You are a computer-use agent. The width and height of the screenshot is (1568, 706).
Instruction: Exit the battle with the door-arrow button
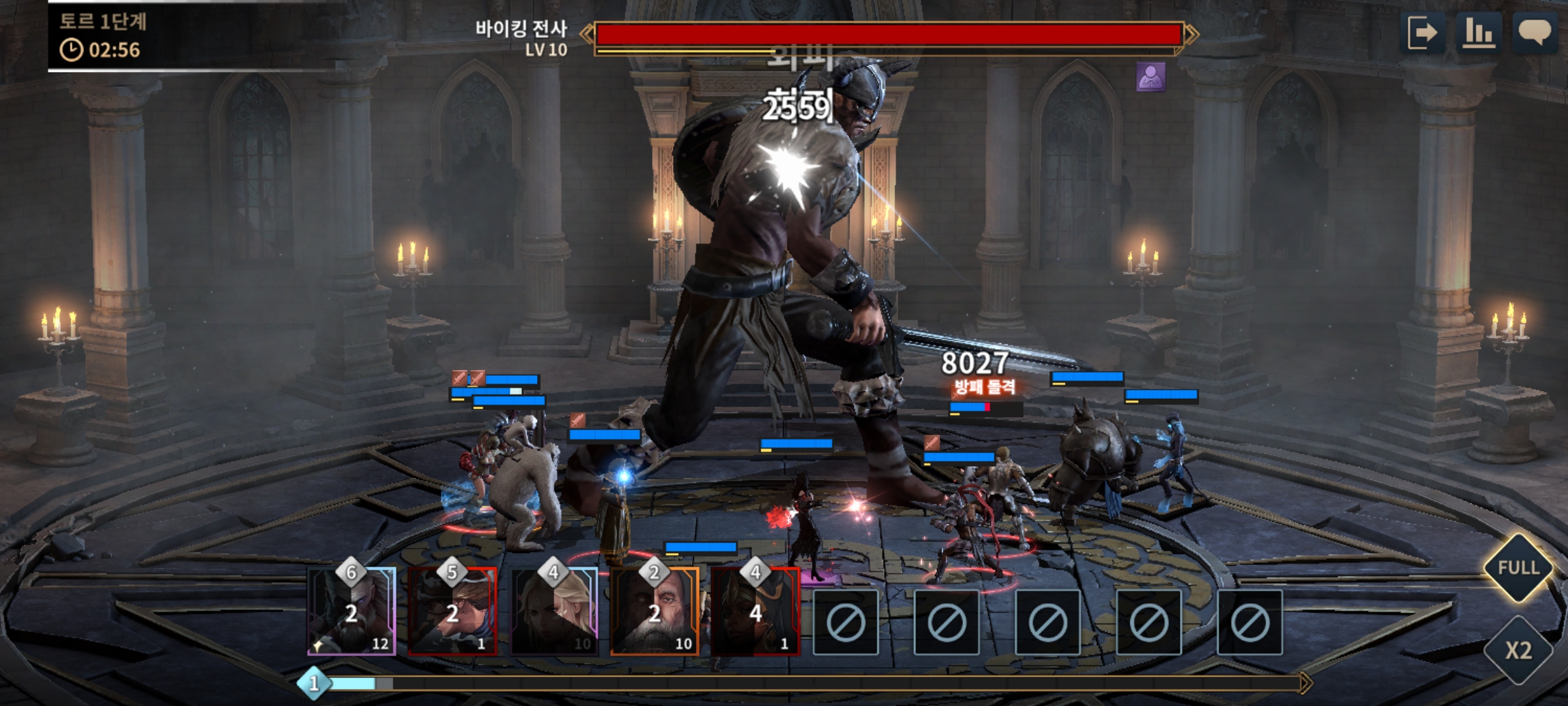pyautogui.click(x=1422, y=33)
